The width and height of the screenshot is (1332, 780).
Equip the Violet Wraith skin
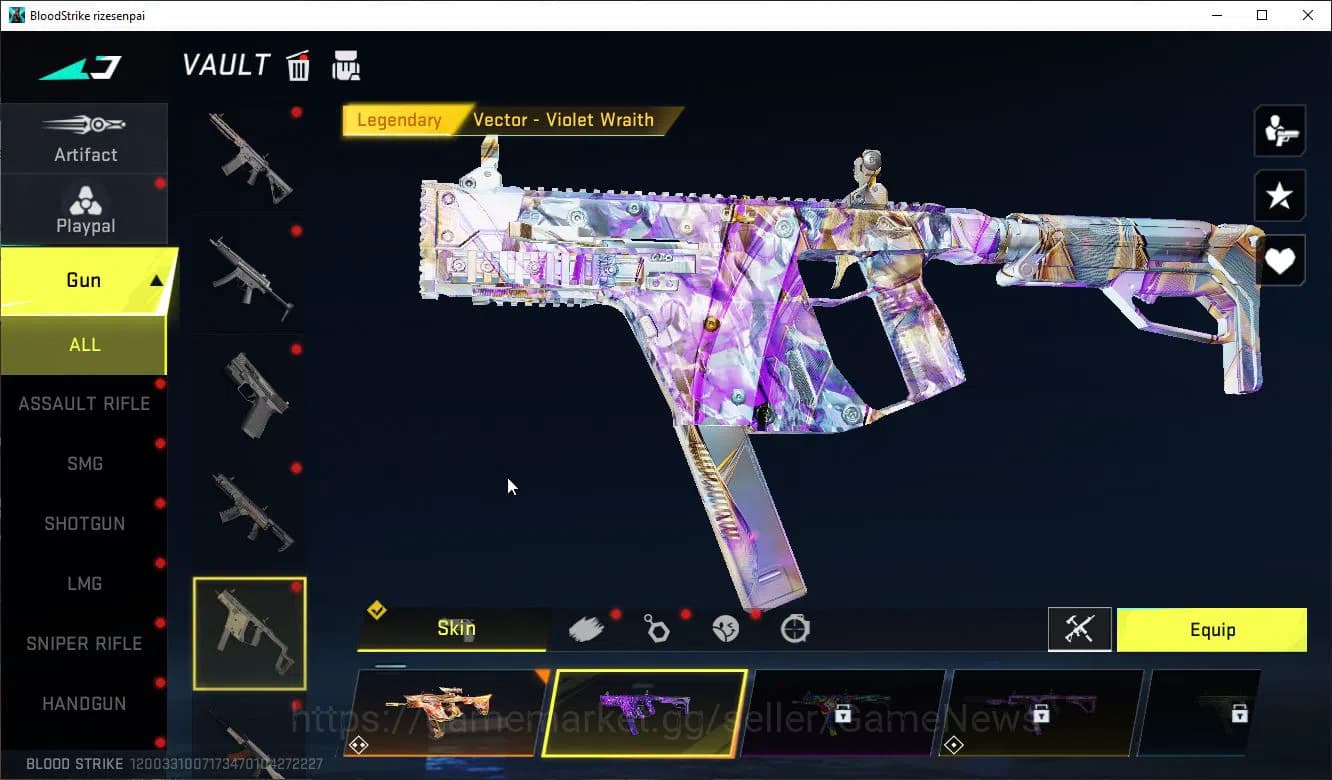[x=1211, y=630]
